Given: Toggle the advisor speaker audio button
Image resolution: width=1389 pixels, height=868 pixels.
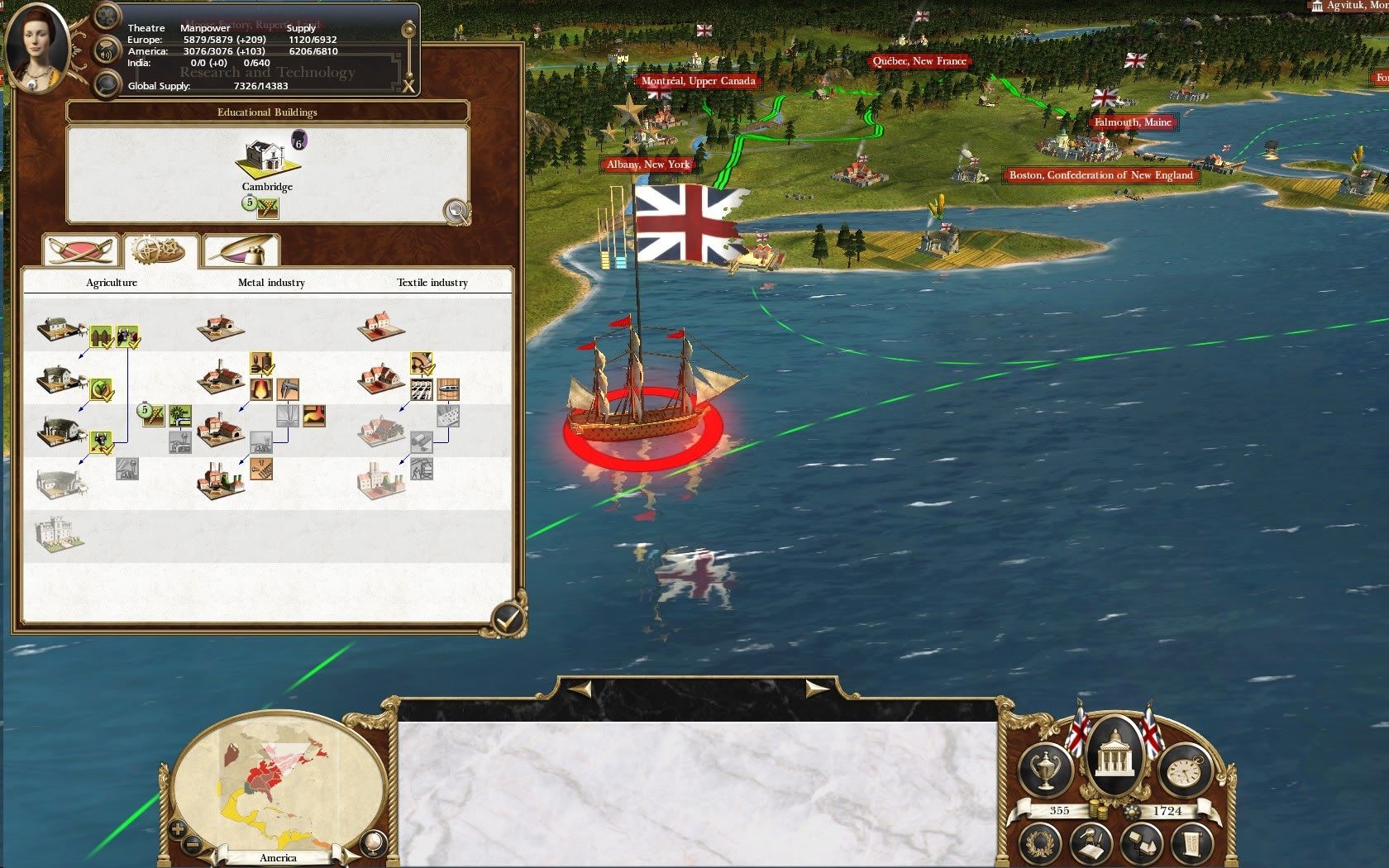Looking at the screenshot, I should 107,51.
